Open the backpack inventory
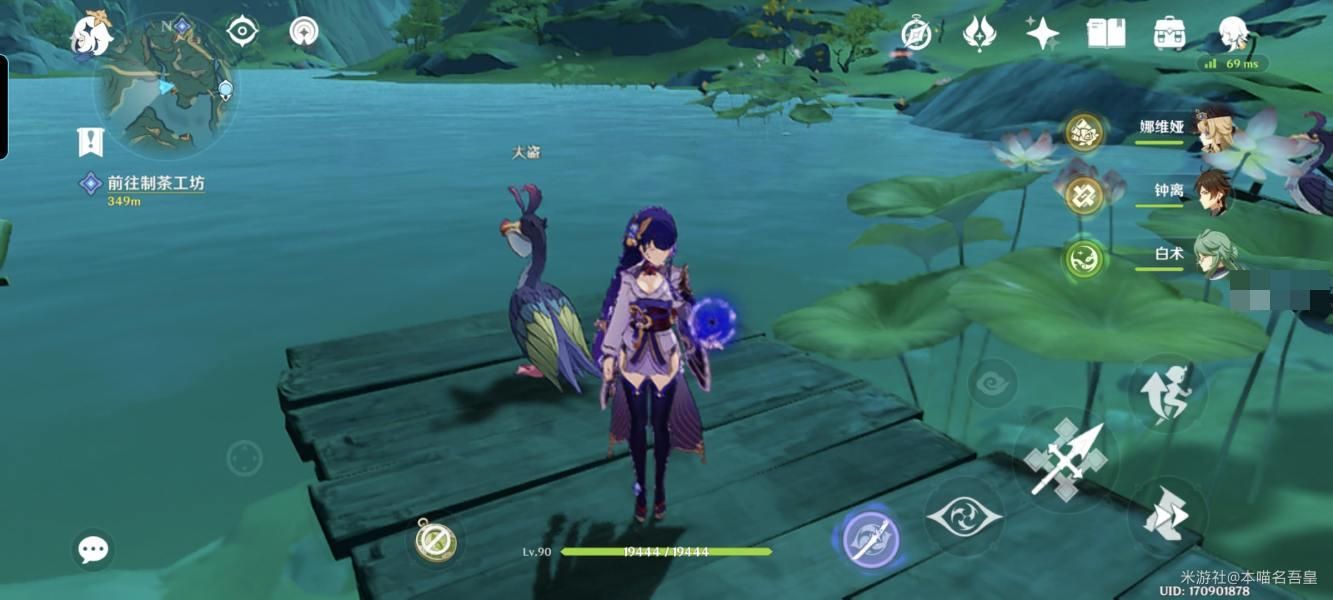The image size is (1333, 600). pos(1168,33)
